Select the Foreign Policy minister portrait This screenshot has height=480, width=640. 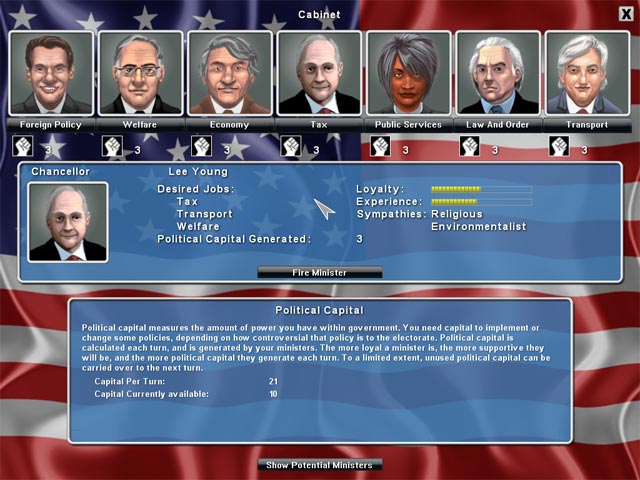click(x=51, y=74)
